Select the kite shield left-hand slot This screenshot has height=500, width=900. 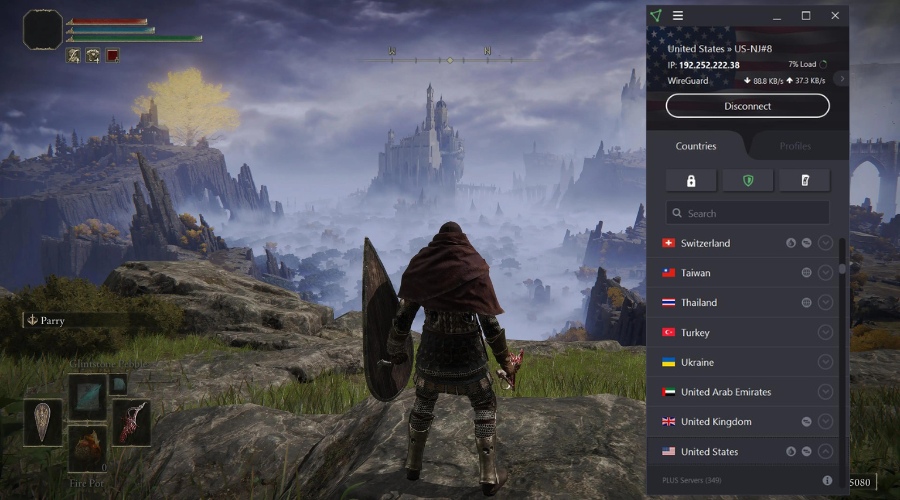[43, 422]
